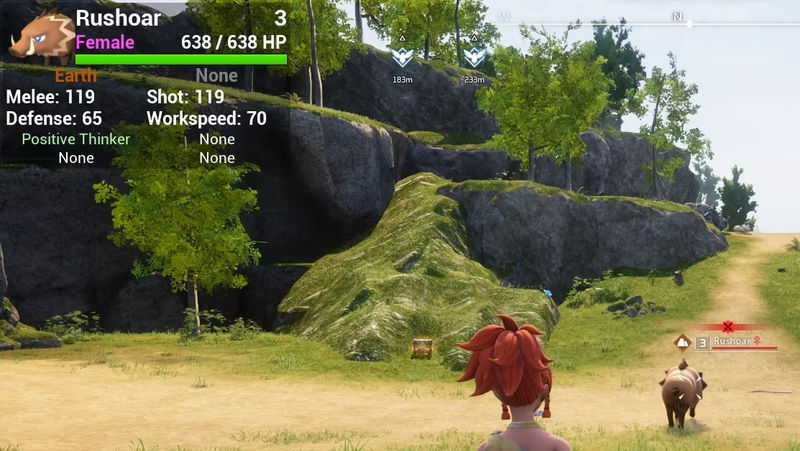Viewport: 800px width, 451px height.
Task: Select the waypoint marker showing 233m
Action: coord(474,57)
